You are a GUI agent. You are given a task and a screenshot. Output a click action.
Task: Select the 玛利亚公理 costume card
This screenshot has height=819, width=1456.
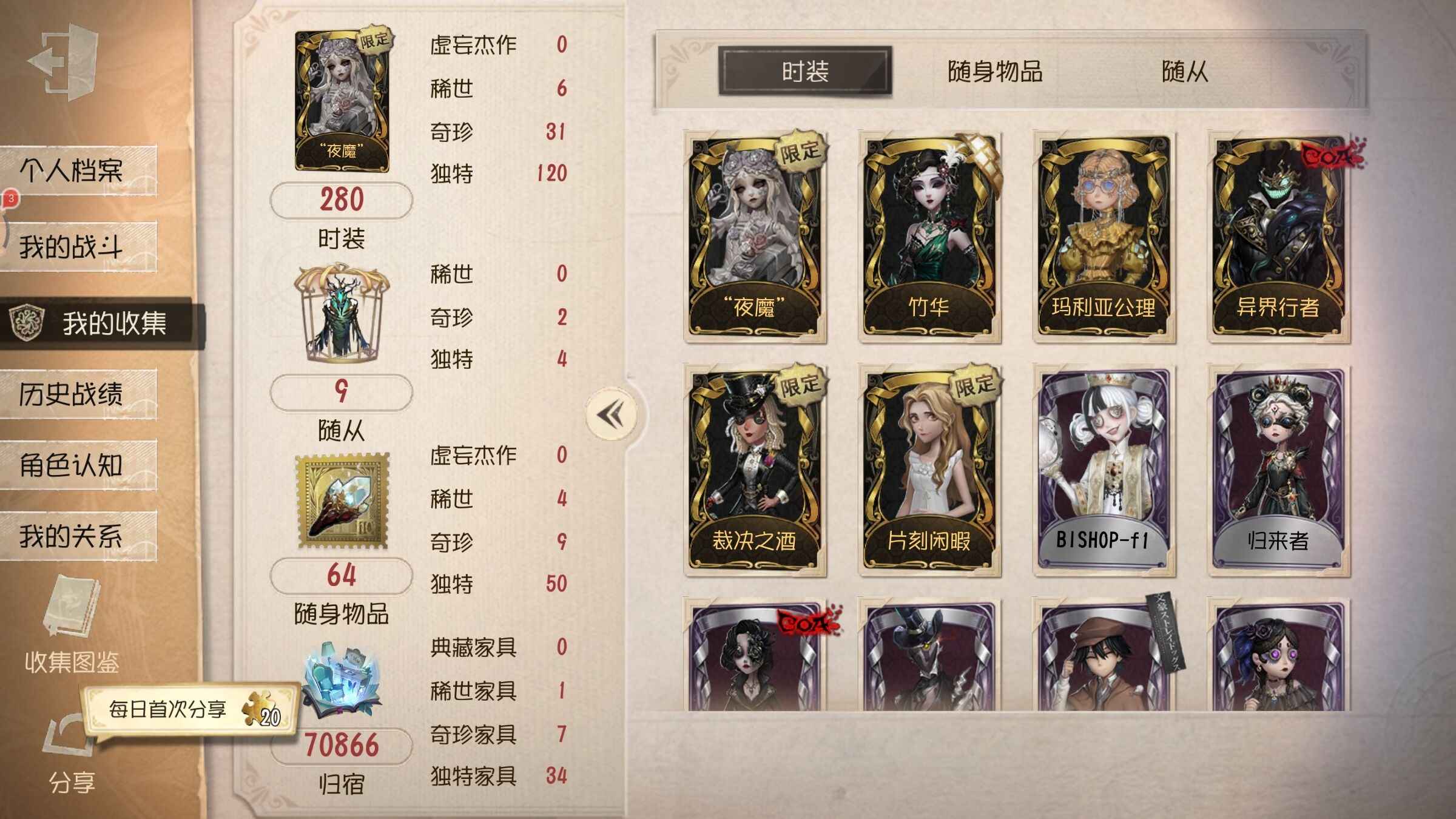tap(1104, 238)
